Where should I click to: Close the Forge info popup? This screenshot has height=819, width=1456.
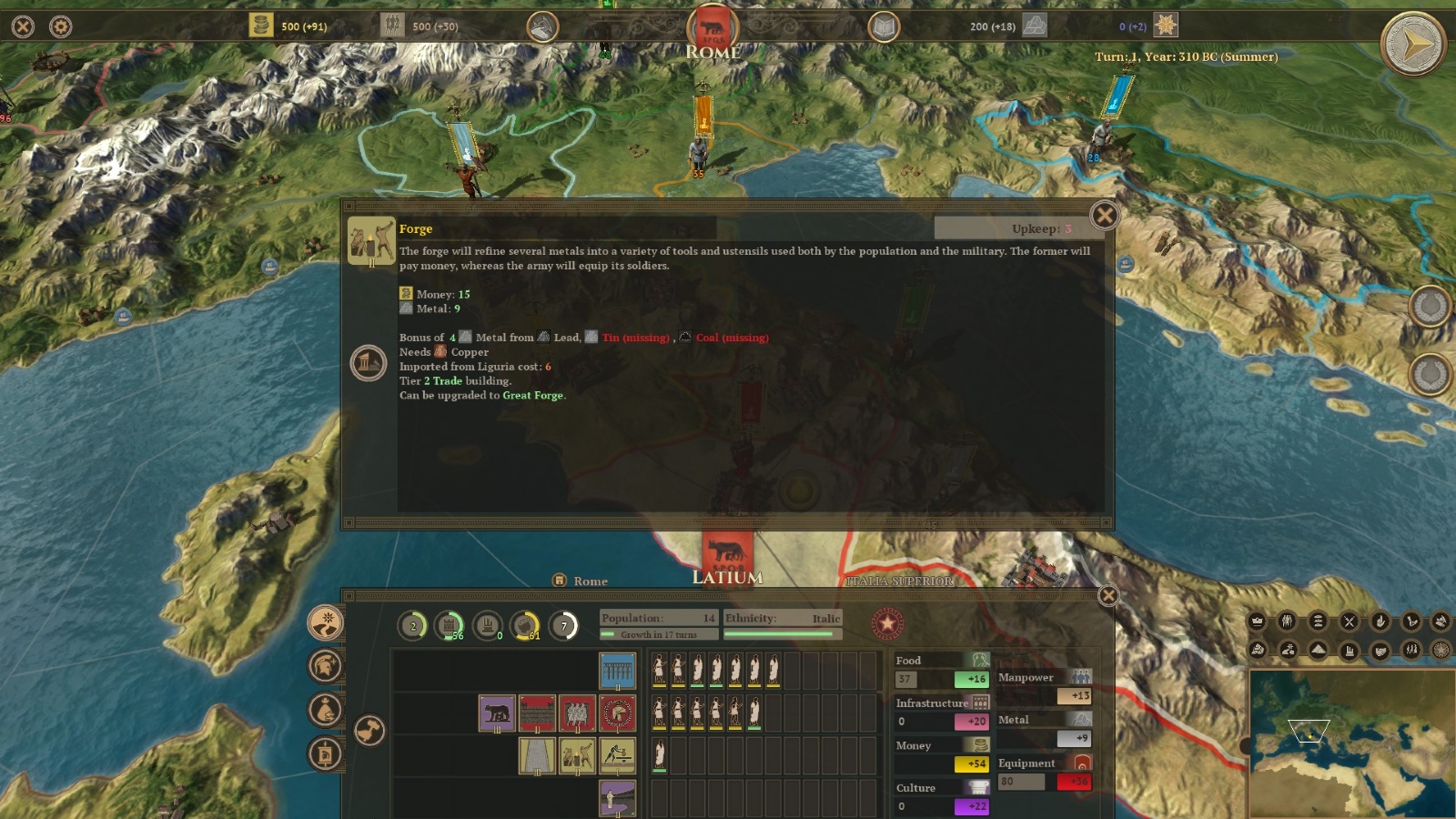[x=1104, y=216]
